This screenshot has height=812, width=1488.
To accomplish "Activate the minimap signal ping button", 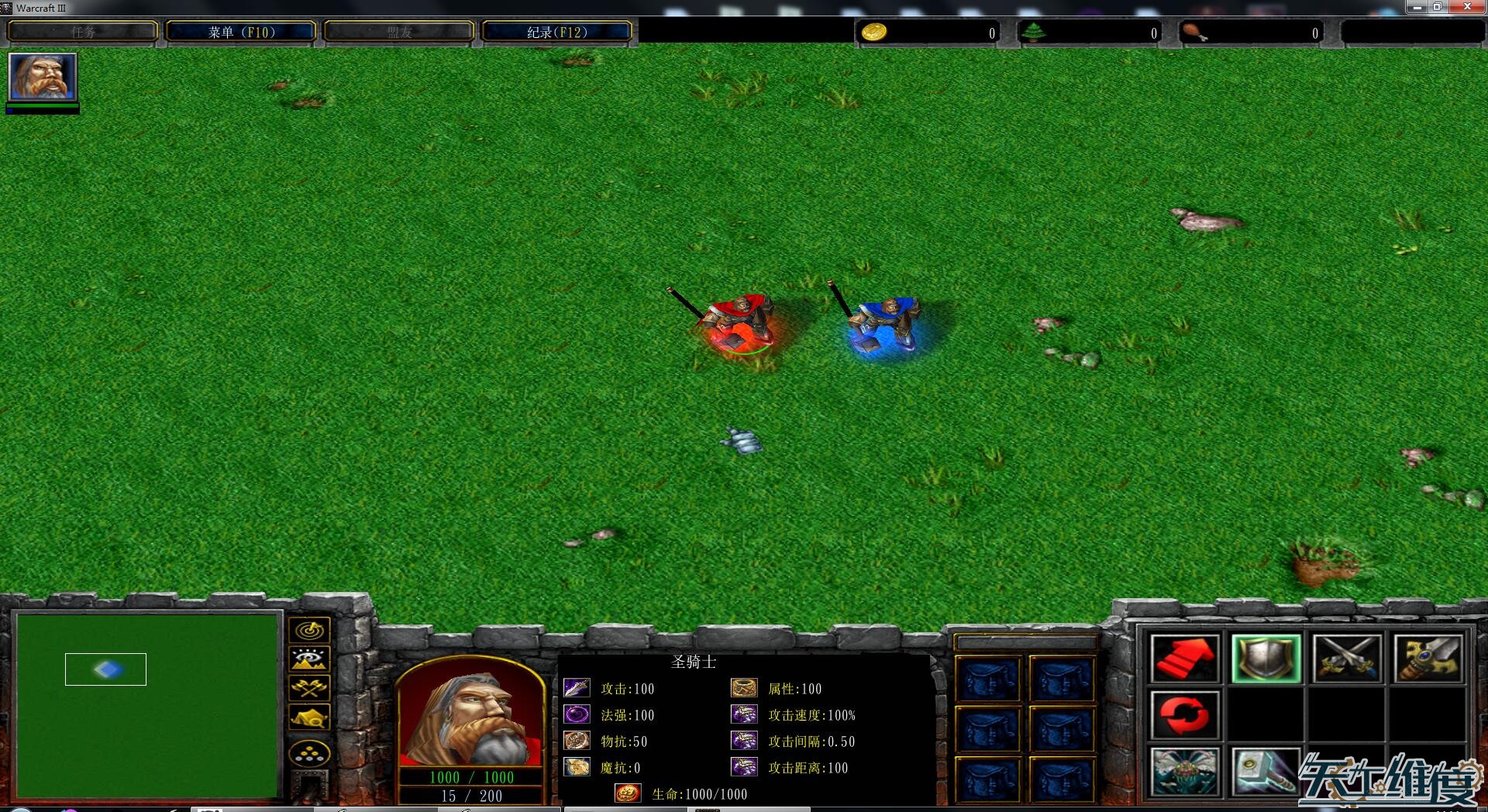I will pos(309,631).
